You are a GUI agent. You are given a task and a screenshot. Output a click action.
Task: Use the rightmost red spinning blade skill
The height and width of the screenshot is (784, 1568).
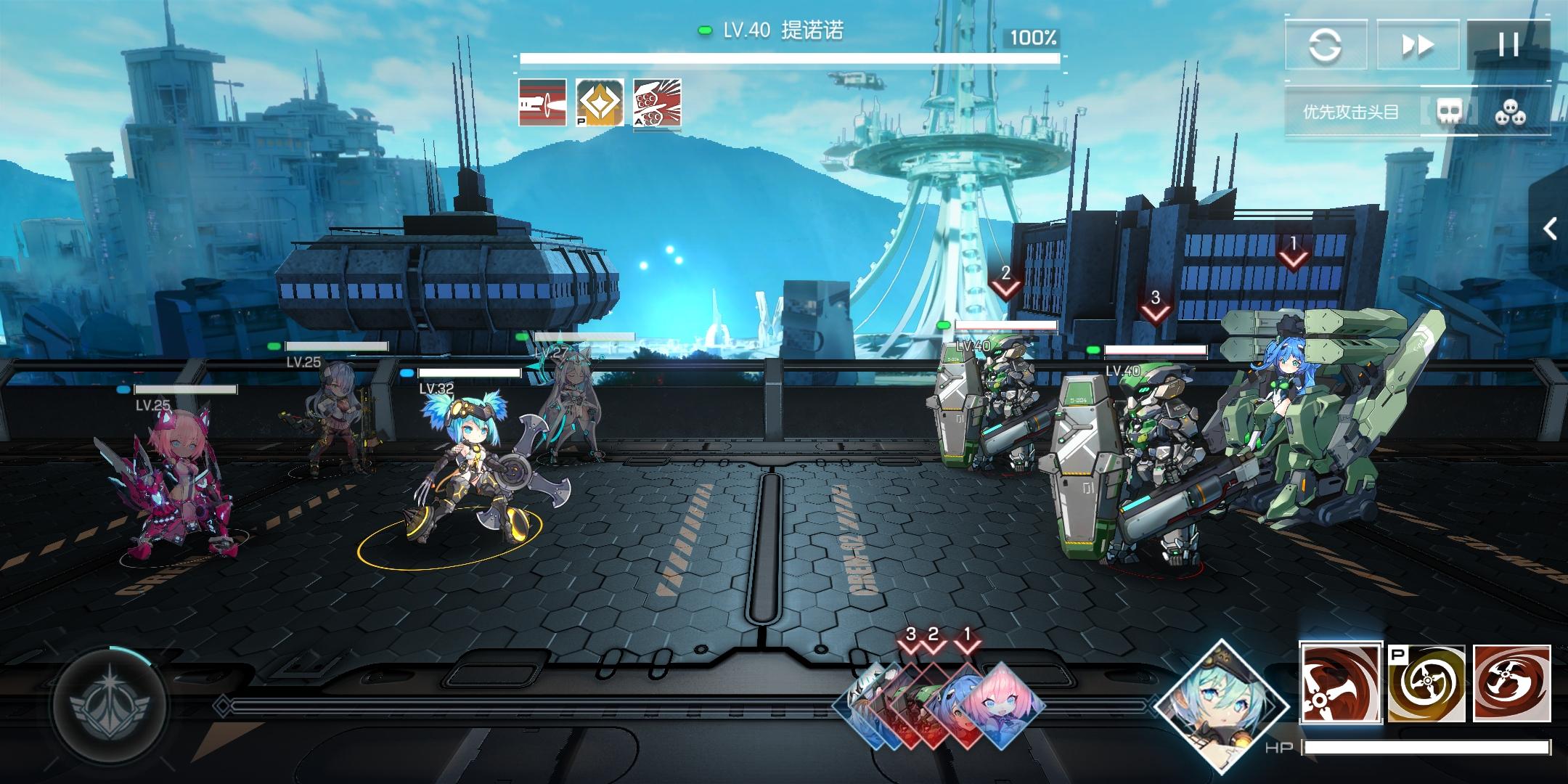1511,682
